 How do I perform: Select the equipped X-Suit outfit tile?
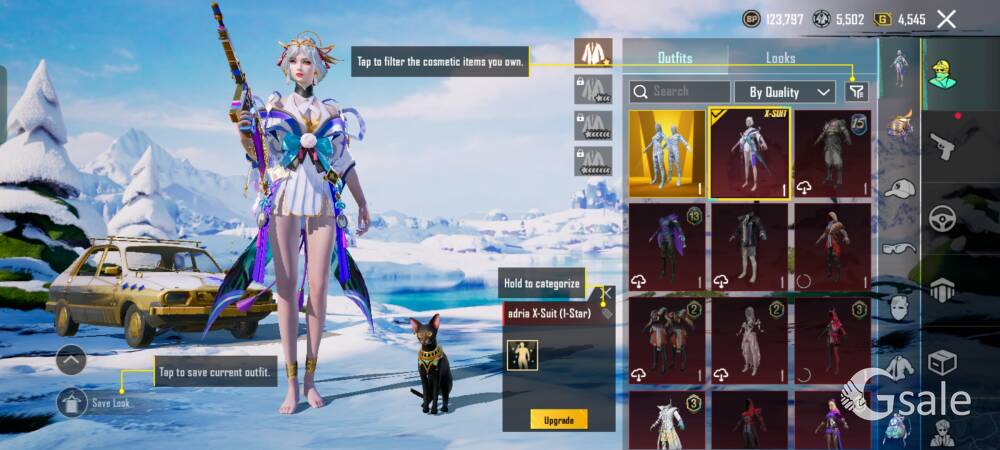coord(749,154)
